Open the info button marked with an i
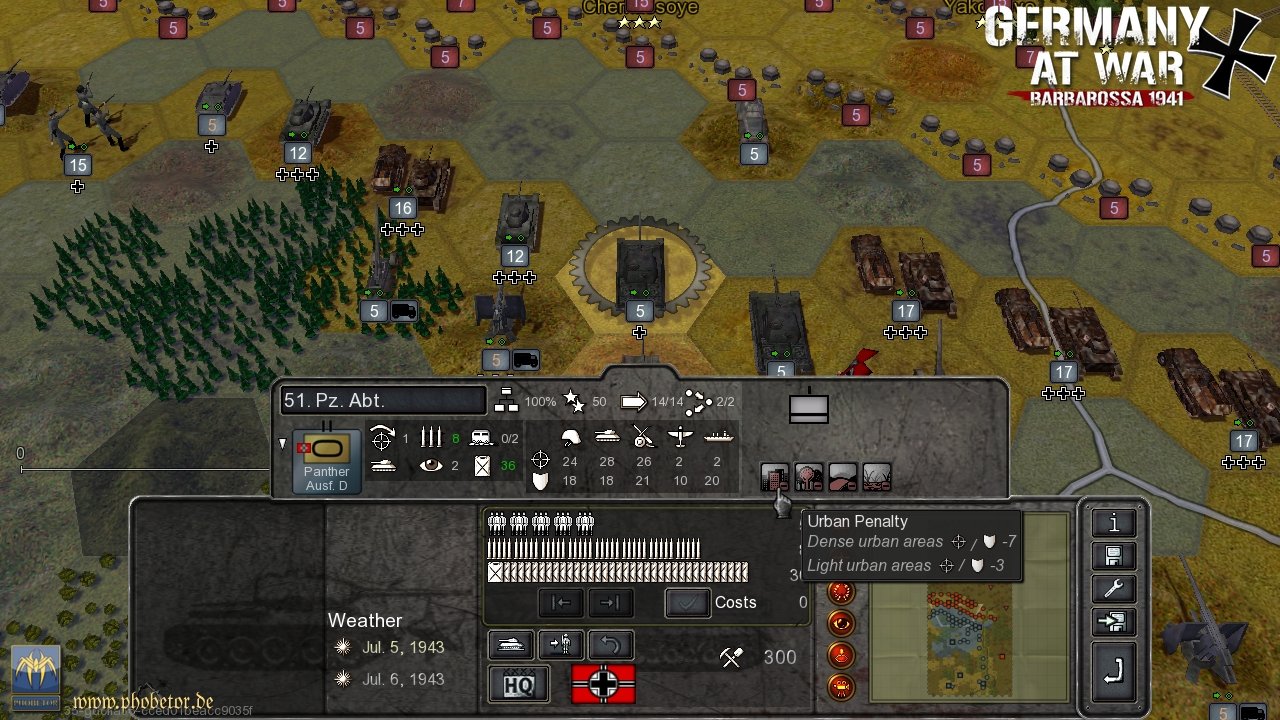This screenshot has width=1280, height=720. [x=1113, y=523]
